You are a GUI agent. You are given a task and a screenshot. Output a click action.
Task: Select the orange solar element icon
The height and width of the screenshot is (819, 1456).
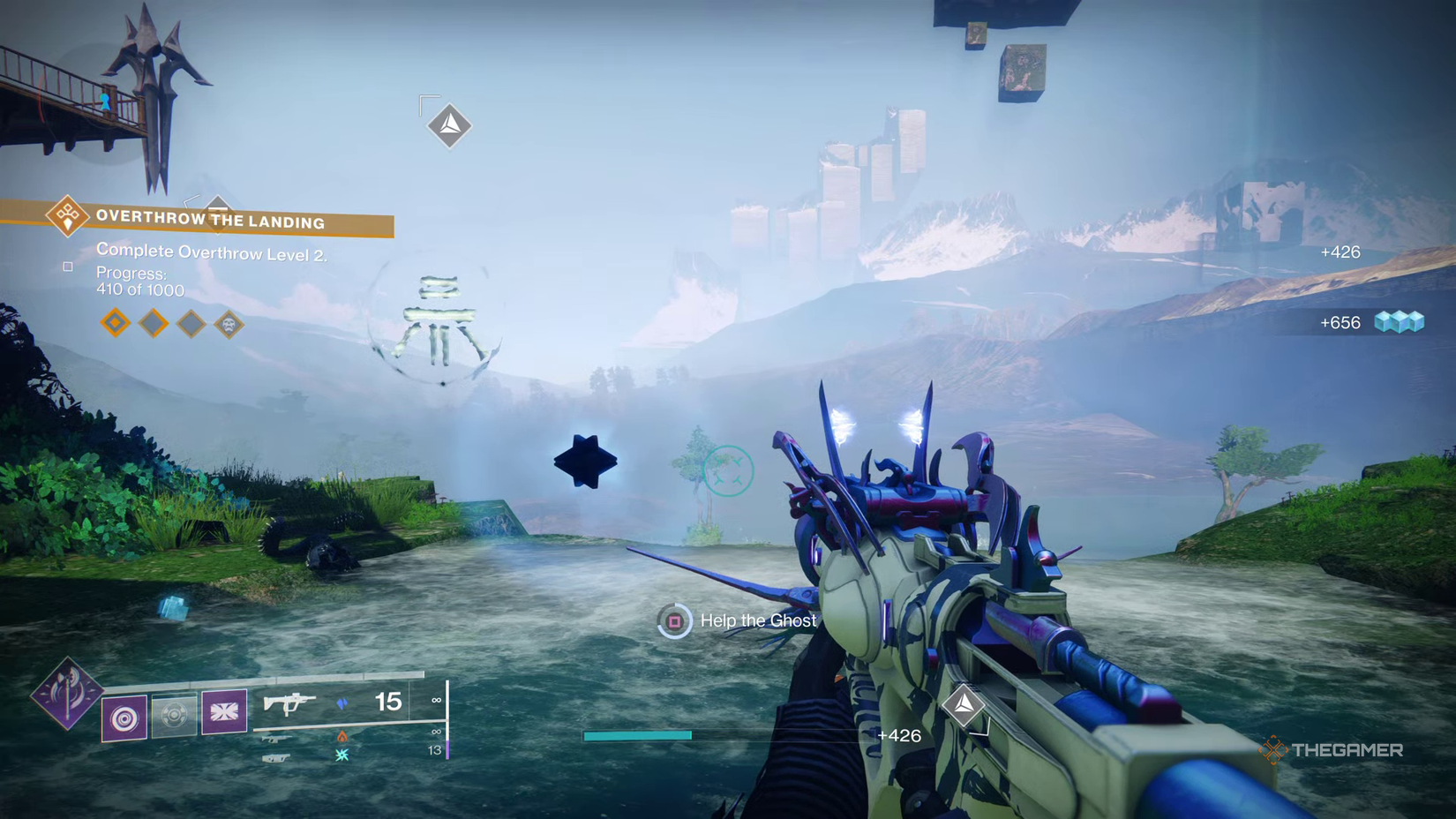(x=342, y=737)
